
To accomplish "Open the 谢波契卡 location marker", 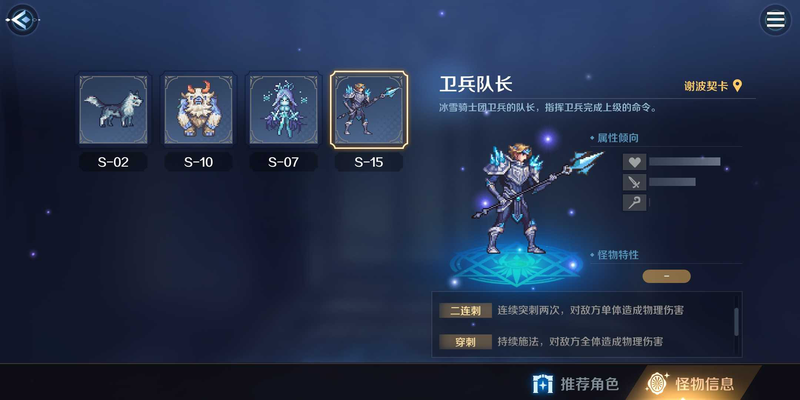I will 713,87.
